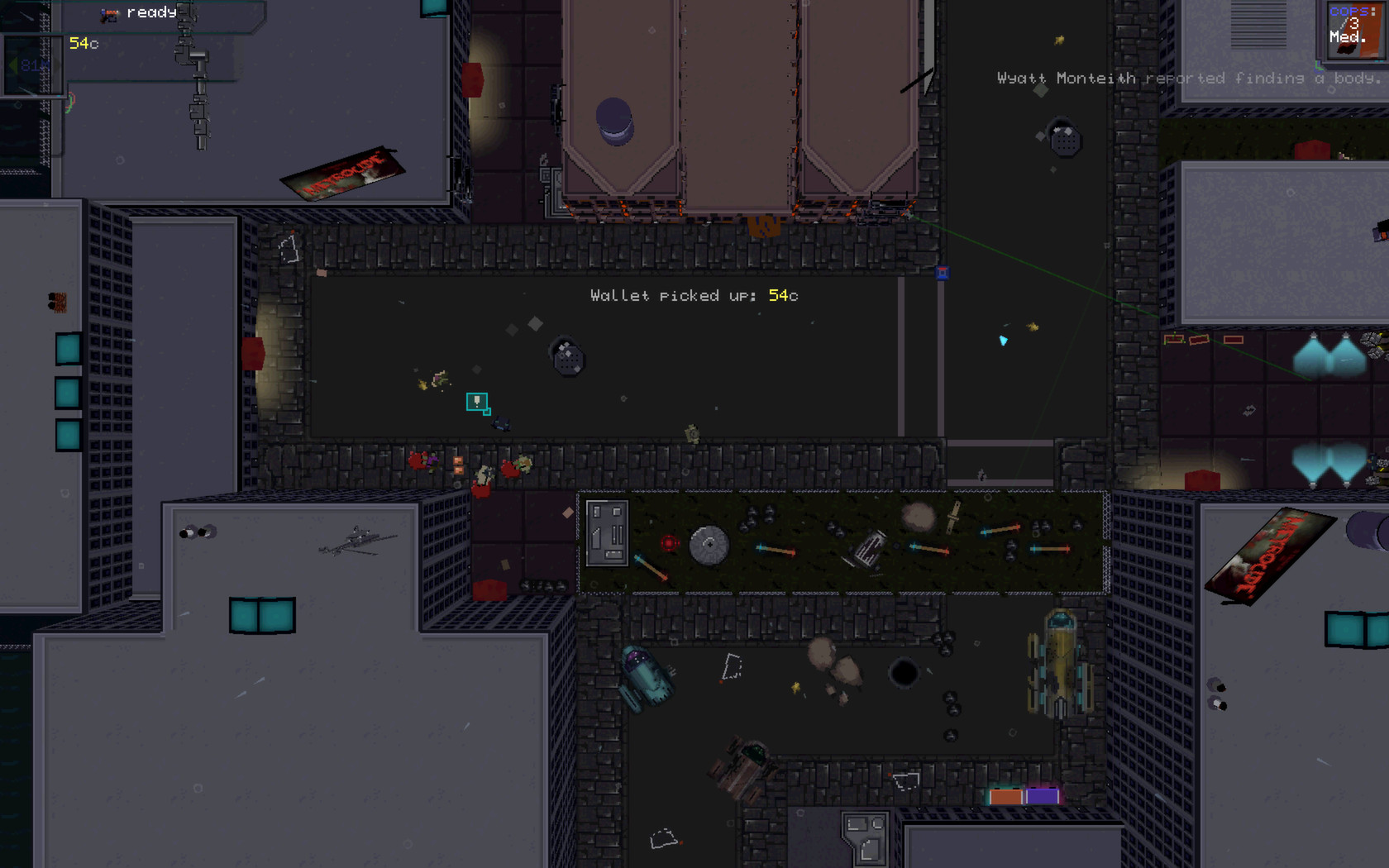The image size is (1389, 868).
Task: Click the hovercar parked below the park
Action: (649, 680)
